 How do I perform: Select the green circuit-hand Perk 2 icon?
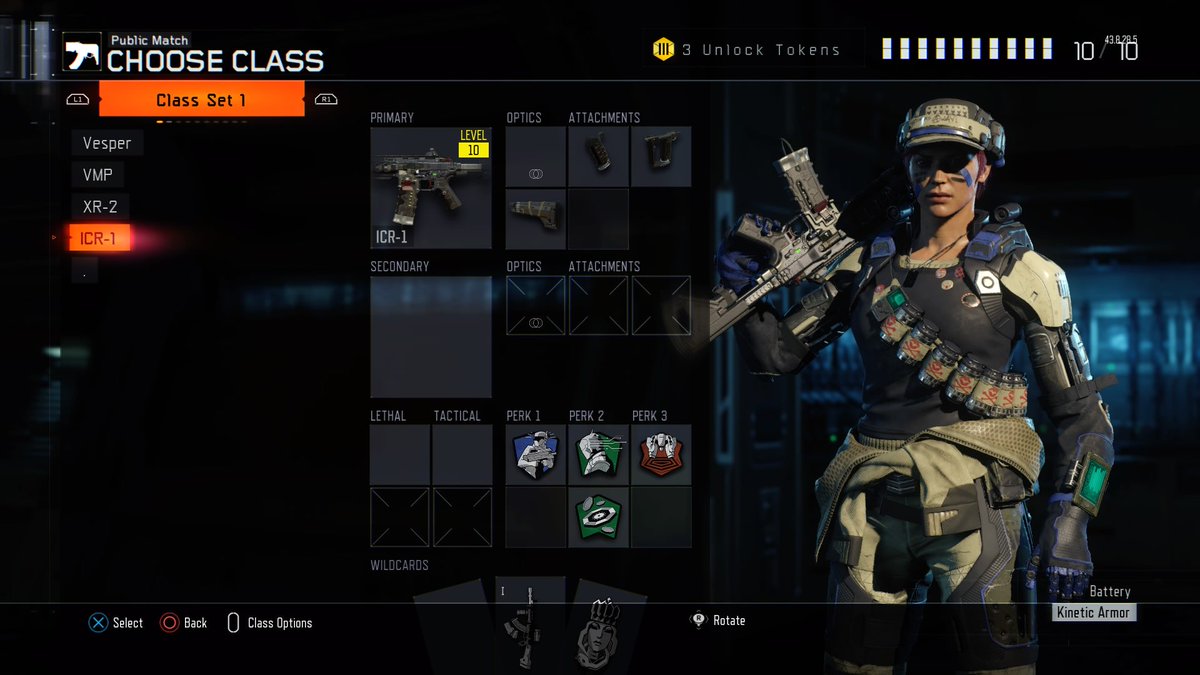pyautogui.click(x=598, y=455)
